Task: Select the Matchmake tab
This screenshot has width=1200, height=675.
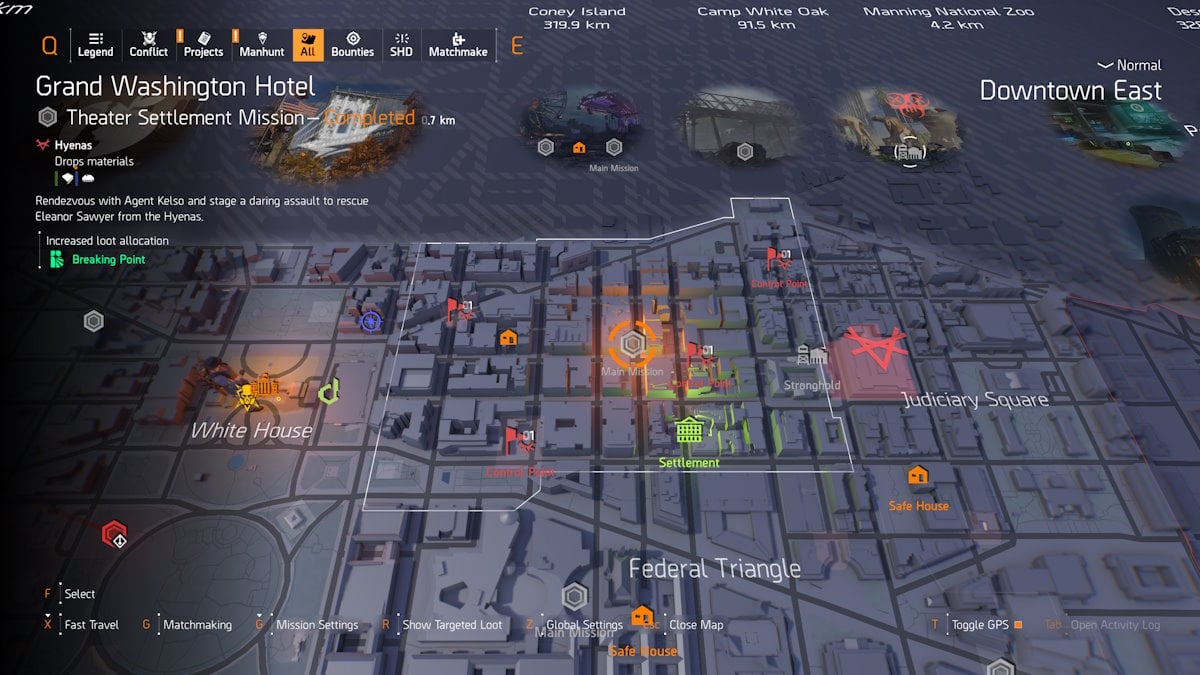Action: [458, 44]
